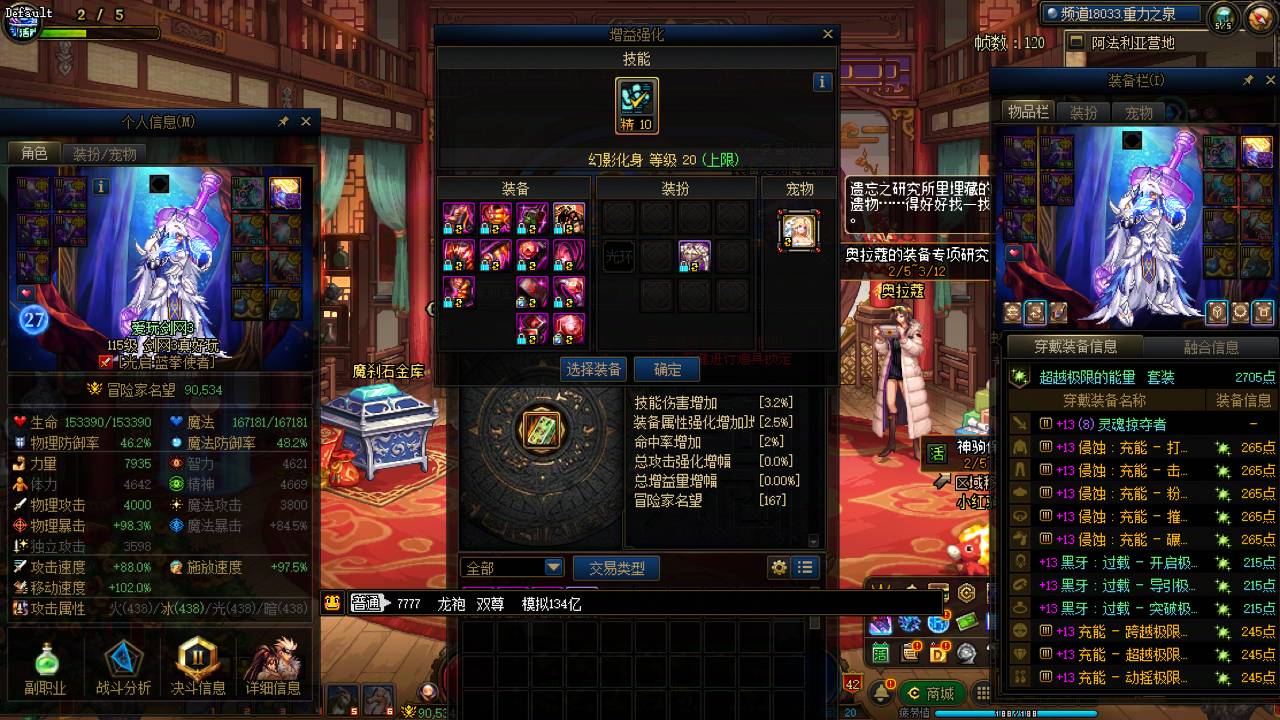
Task: Open the 频道18033重力之泉 channel dropdown
Action: tap(1121, 13)
